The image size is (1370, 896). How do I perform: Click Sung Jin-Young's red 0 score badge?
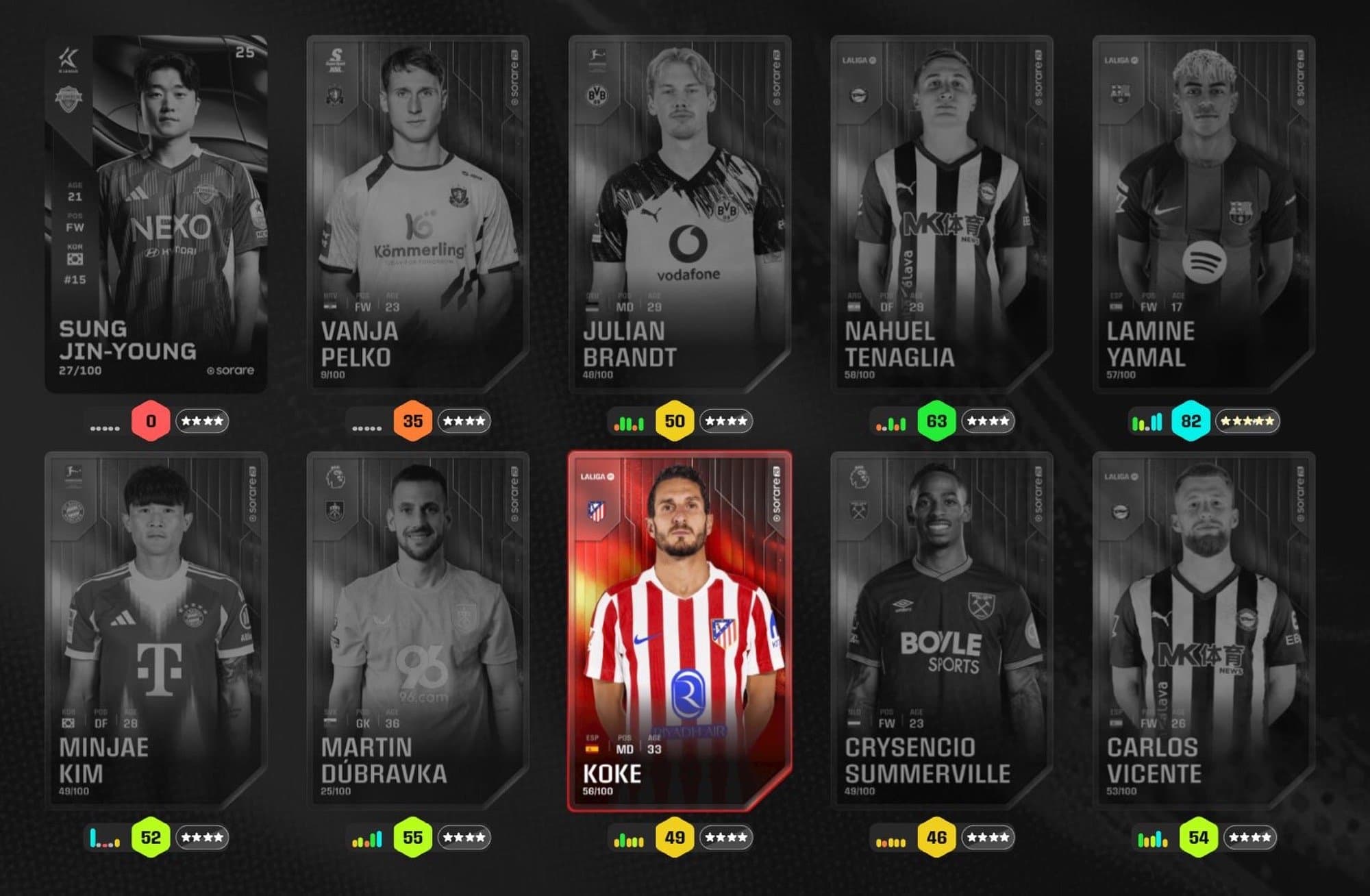pos(151,421)
